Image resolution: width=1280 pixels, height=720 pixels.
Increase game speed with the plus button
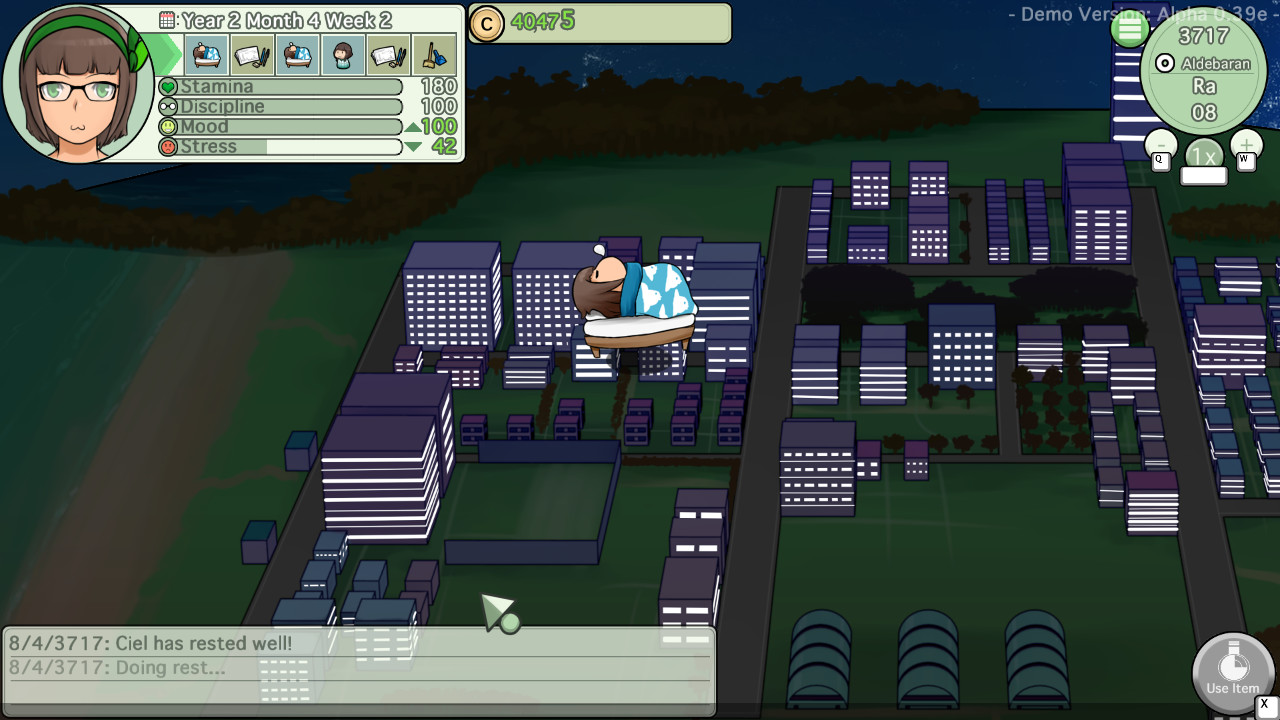1246,146
